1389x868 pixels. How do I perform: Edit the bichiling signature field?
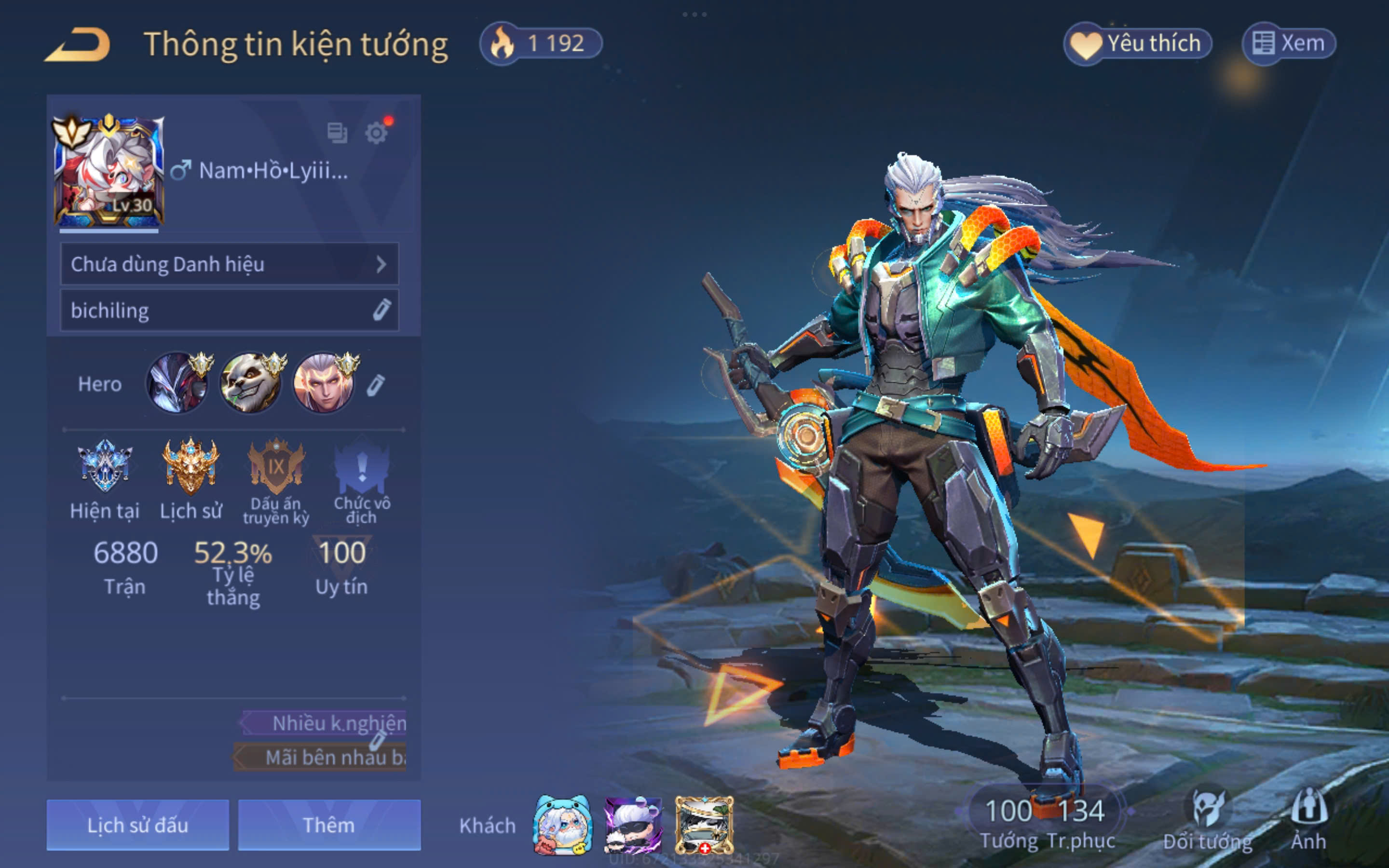tap(381, 310)
